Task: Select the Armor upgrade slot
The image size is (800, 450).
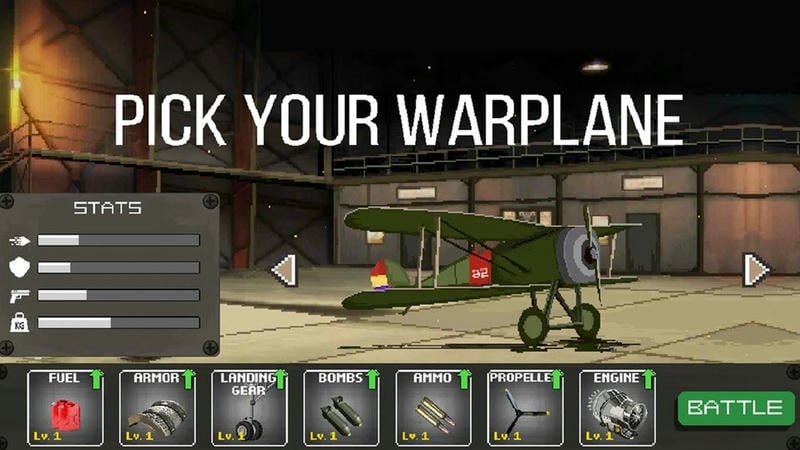Action: point(157,407)
